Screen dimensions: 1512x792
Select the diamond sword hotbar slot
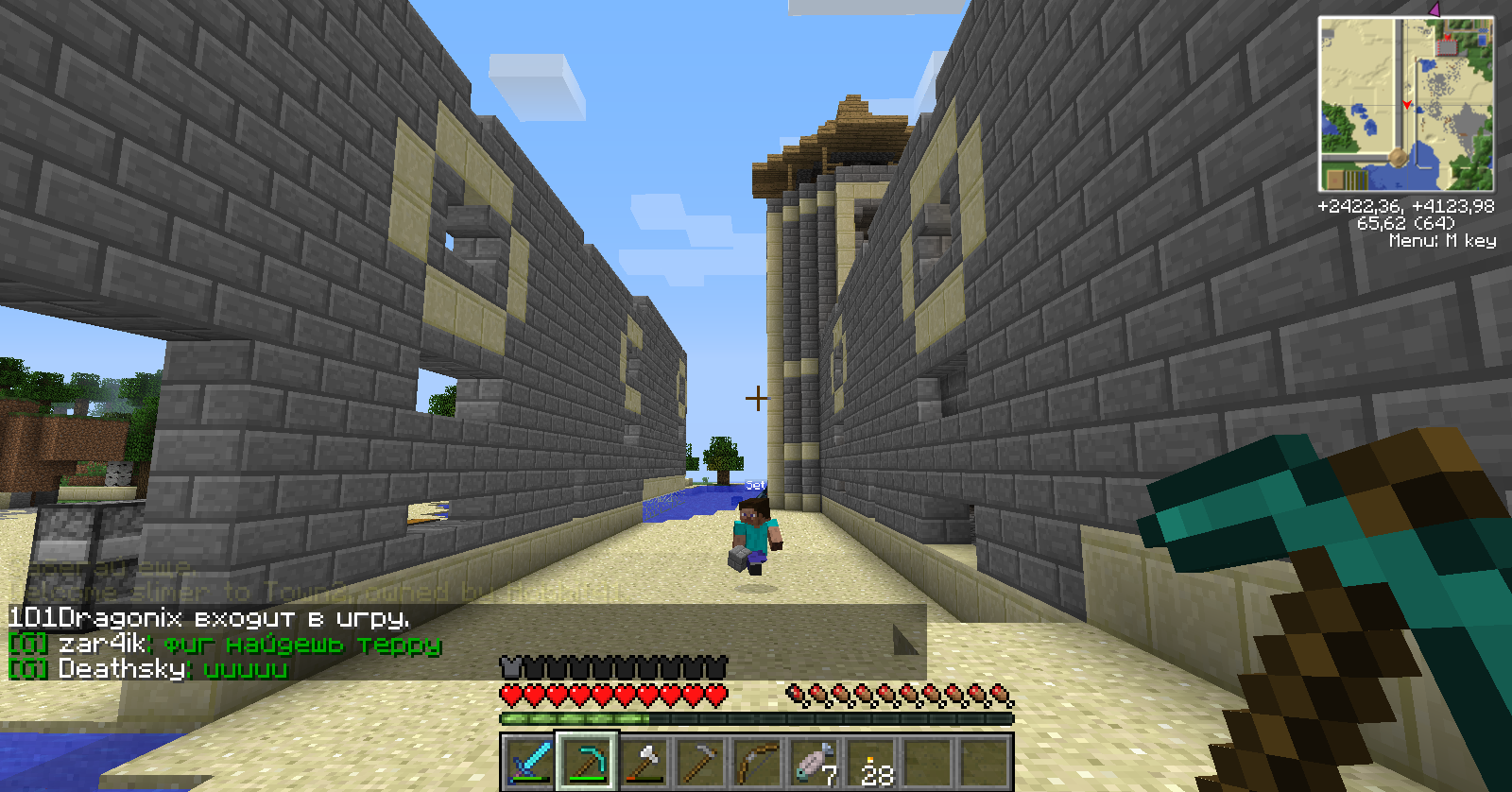tap(530, 762)
